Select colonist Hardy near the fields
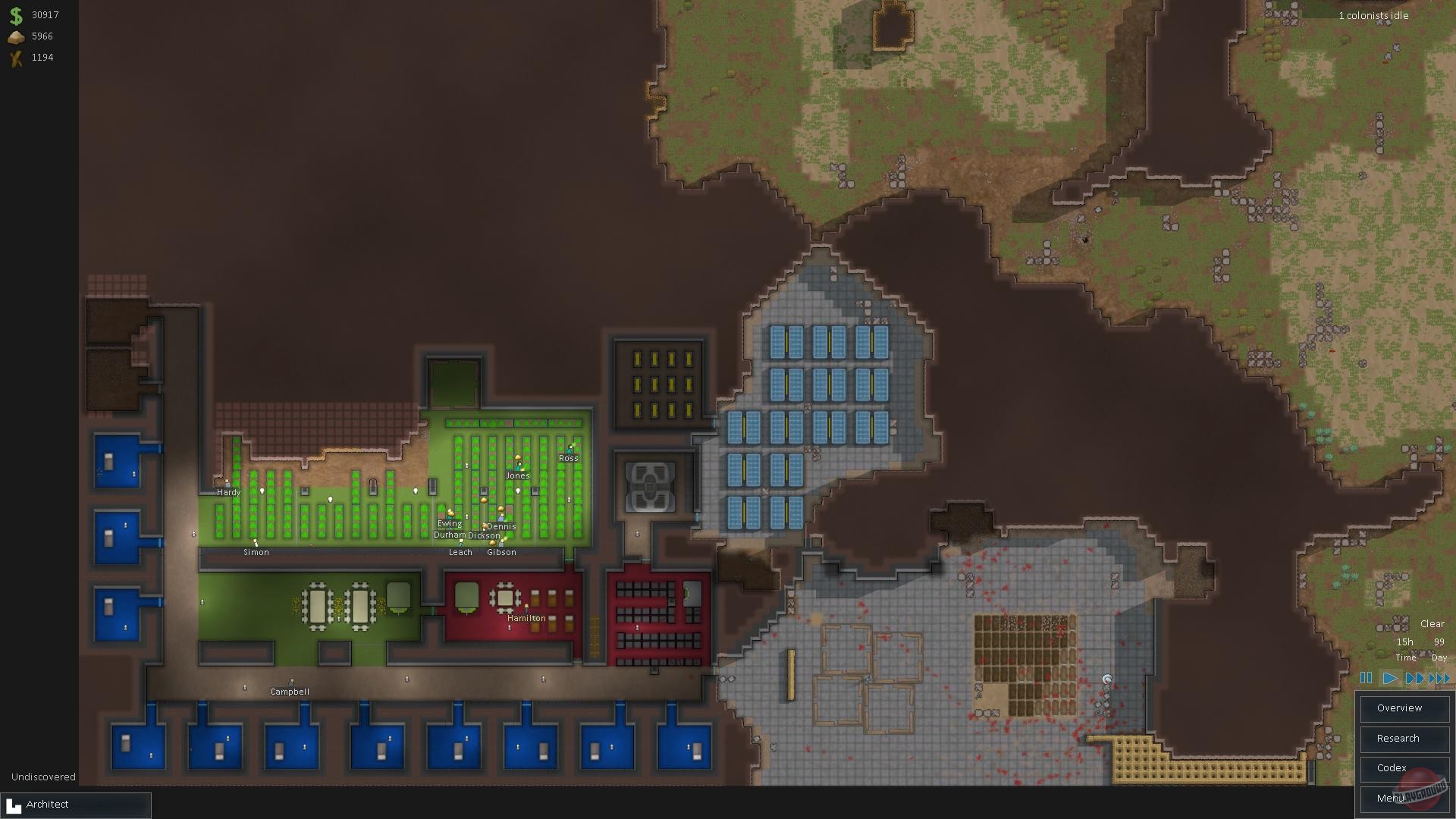The image size is (1456, 819). 227,483
